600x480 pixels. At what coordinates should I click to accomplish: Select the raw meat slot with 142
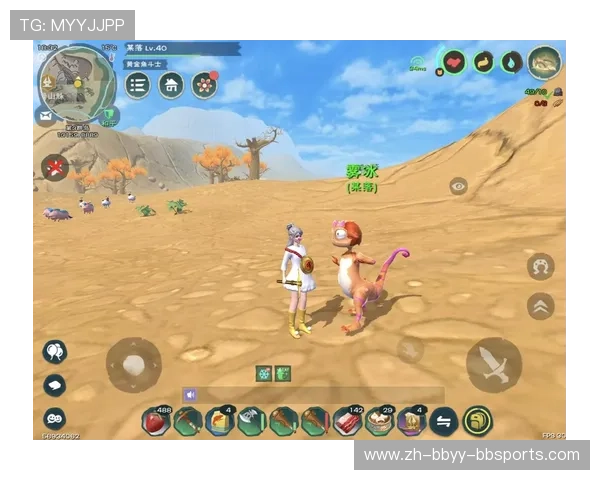pos(346,421)
